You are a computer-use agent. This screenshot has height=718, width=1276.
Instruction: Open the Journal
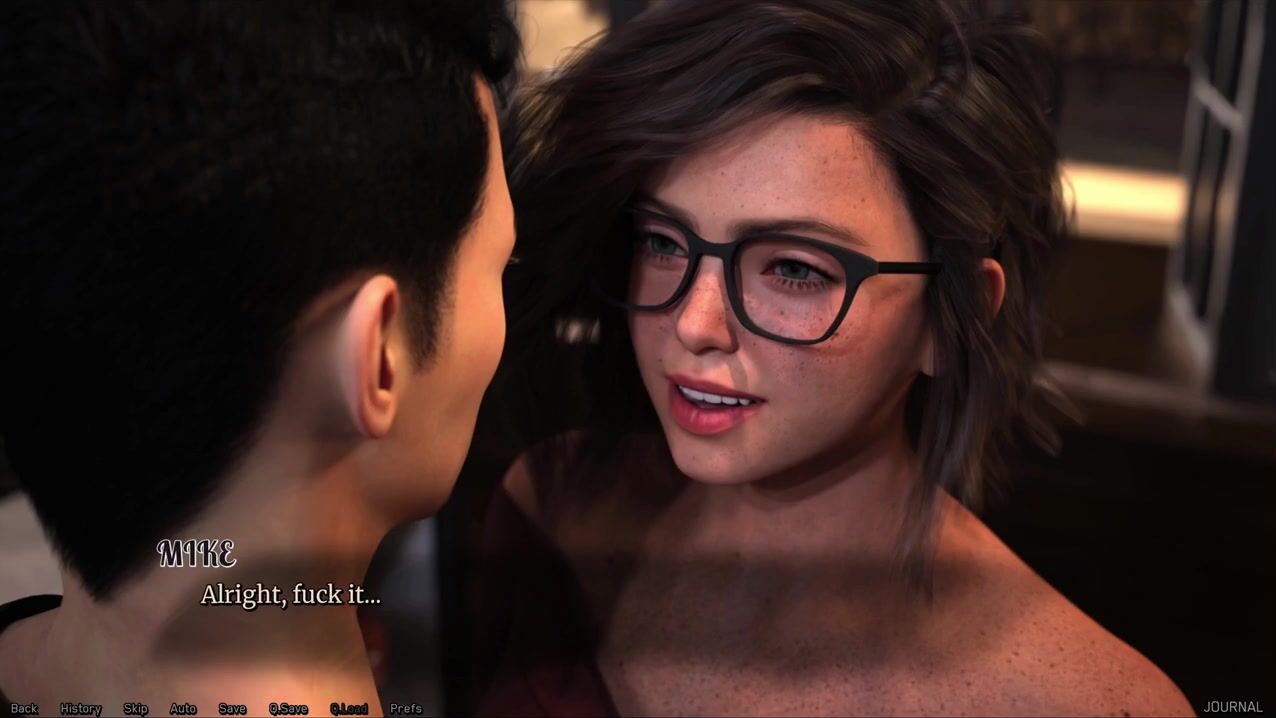click(x=1233, y=707)
